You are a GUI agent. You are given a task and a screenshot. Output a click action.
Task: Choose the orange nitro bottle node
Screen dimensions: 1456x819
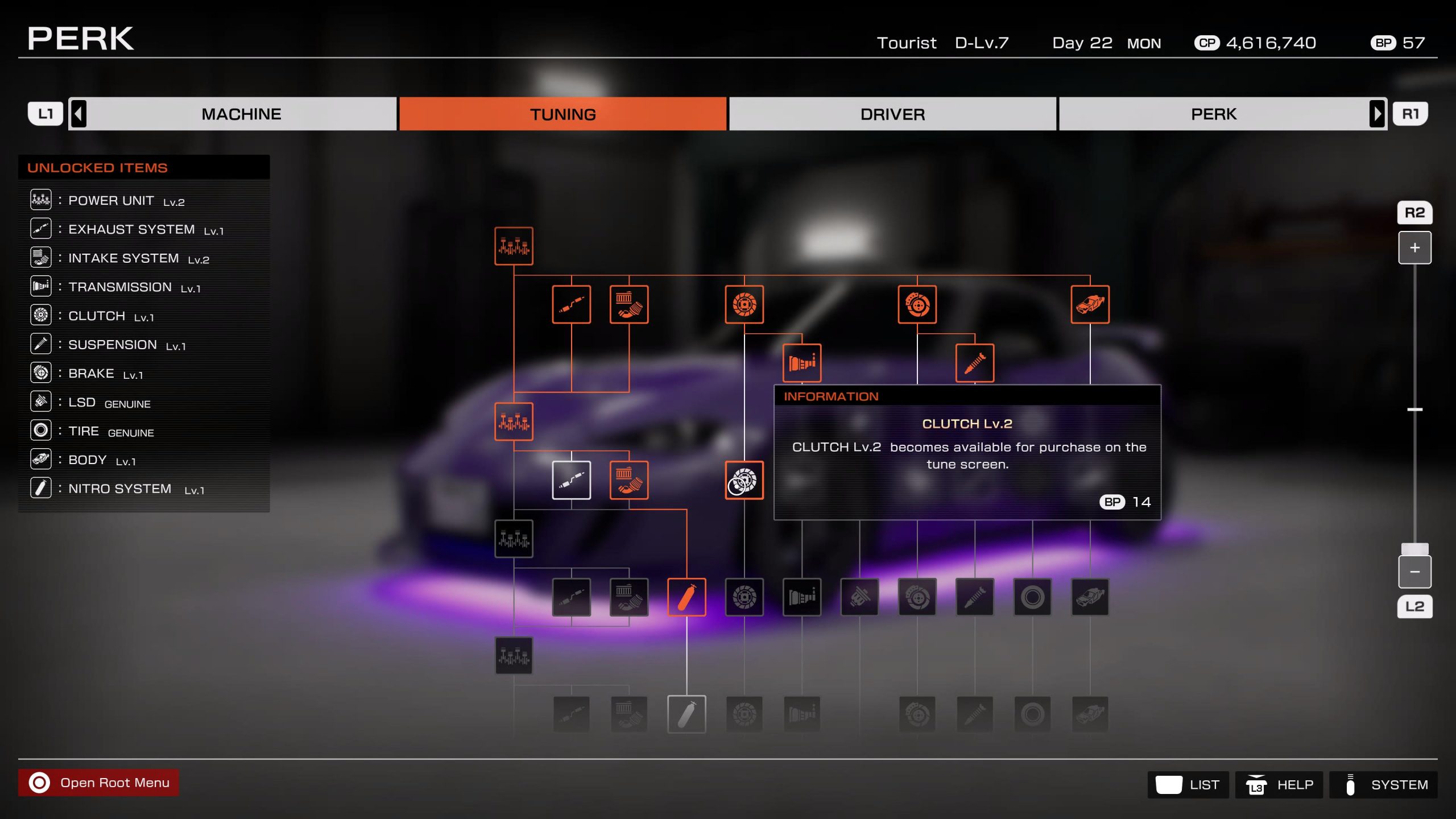point(686,597)
